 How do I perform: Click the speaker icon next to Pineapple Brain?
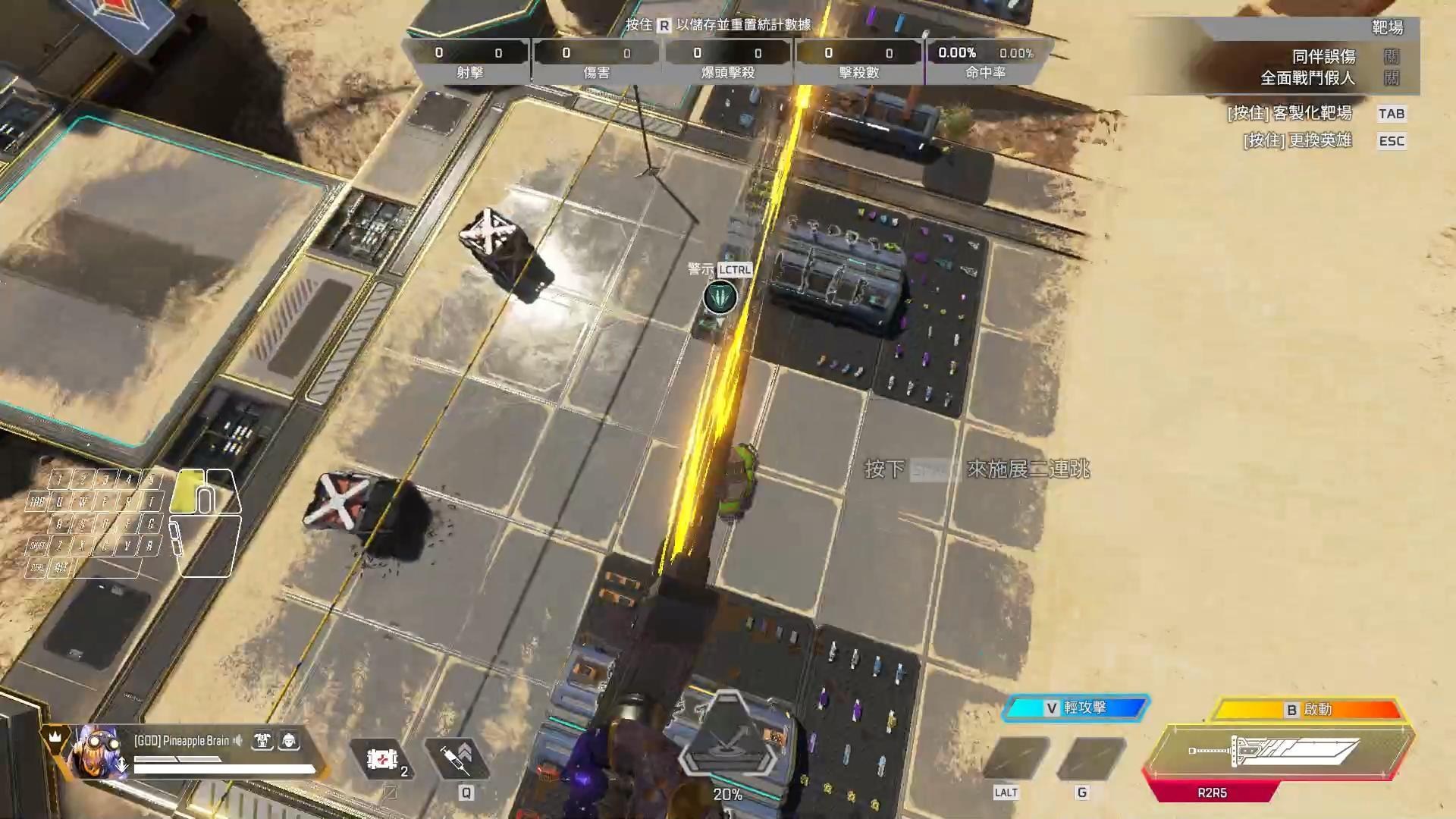[x=239, y=741]
